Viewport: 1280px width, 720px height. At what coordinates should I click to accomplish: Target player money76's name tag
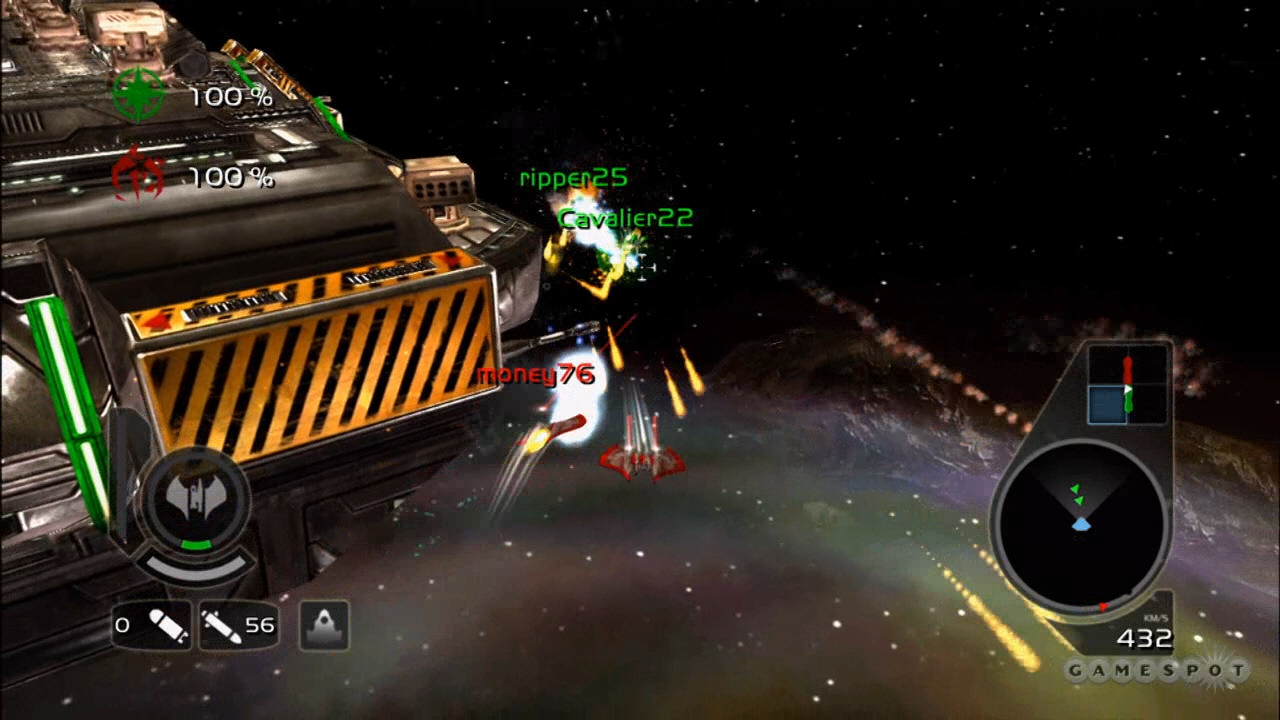point(535,375)
